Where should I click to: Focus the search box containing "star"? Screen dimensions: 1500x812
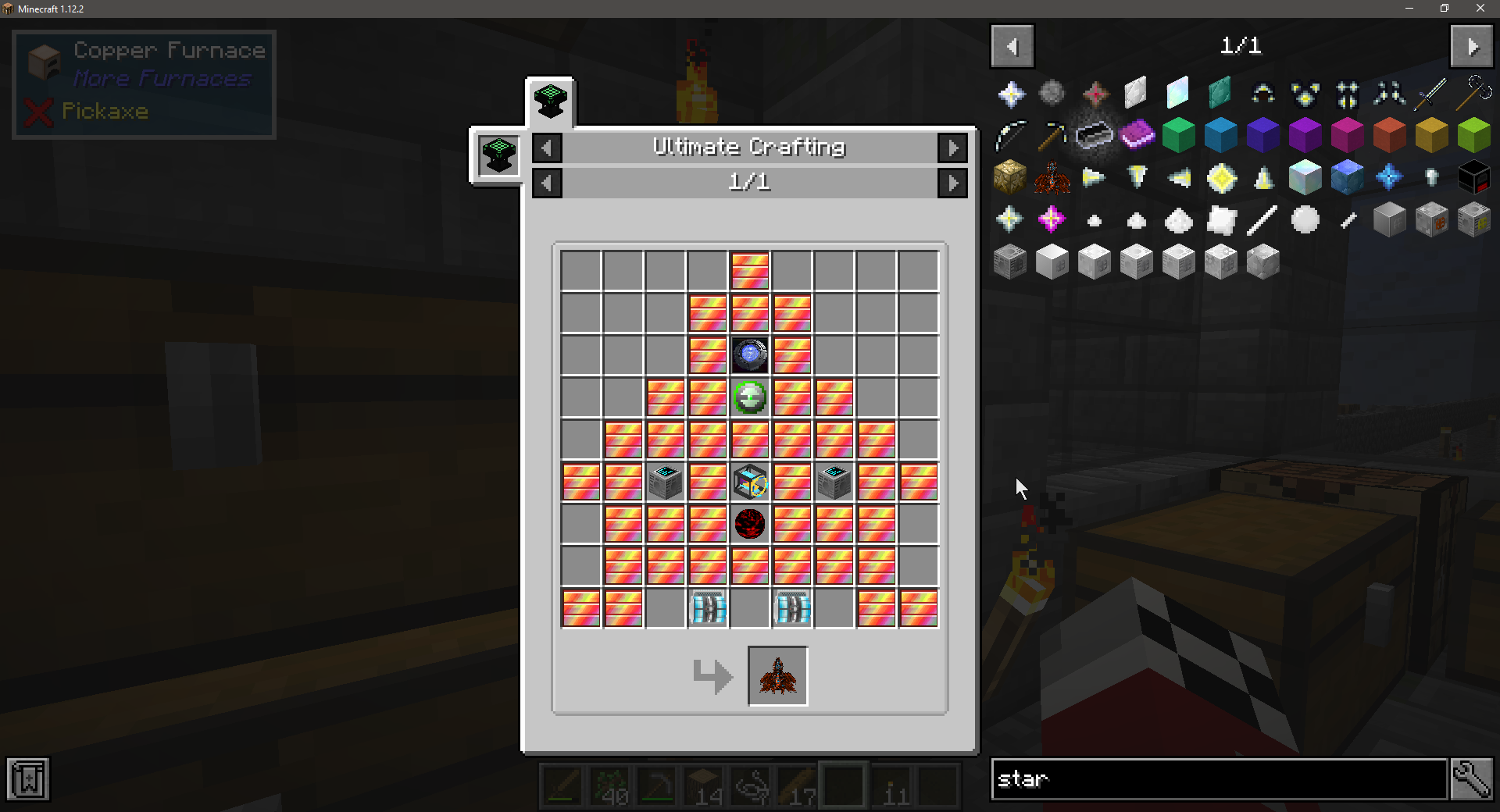coord(1219,779)
